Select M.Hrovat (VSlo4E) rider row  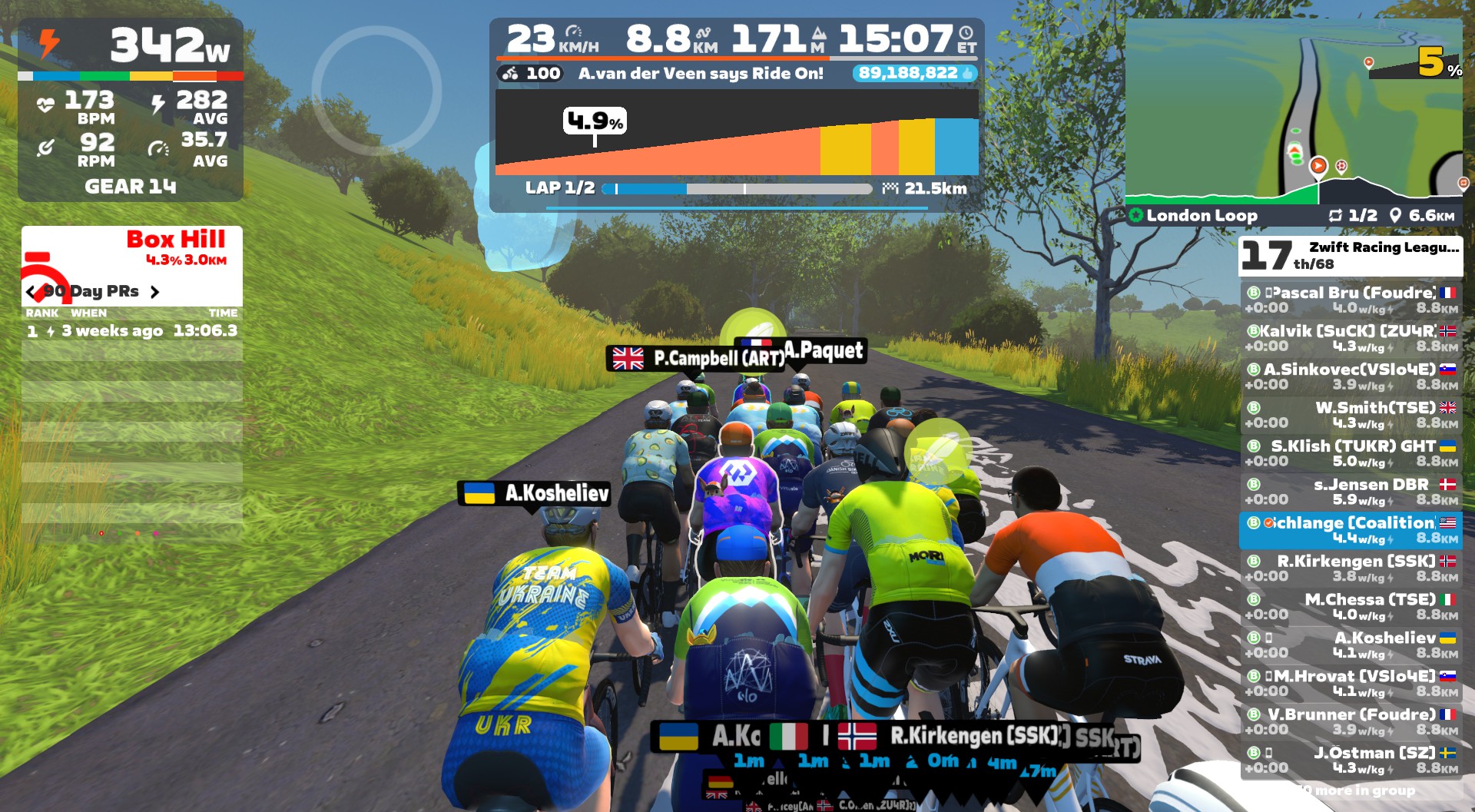tap(1351, 684)
